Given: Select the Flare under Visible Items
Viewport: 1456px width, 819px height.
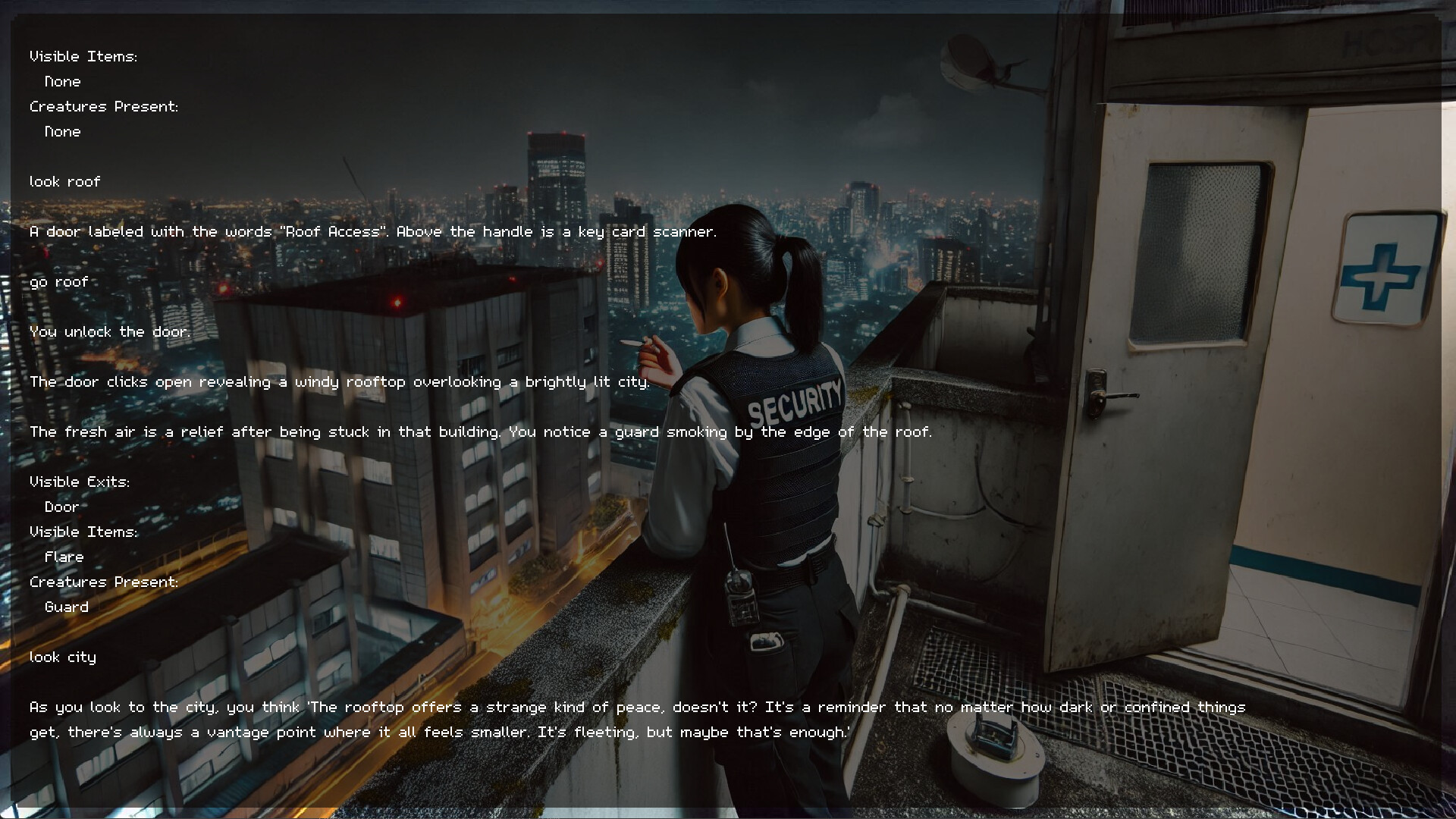Looking at the screenshot, I should [x=64, y=556].
